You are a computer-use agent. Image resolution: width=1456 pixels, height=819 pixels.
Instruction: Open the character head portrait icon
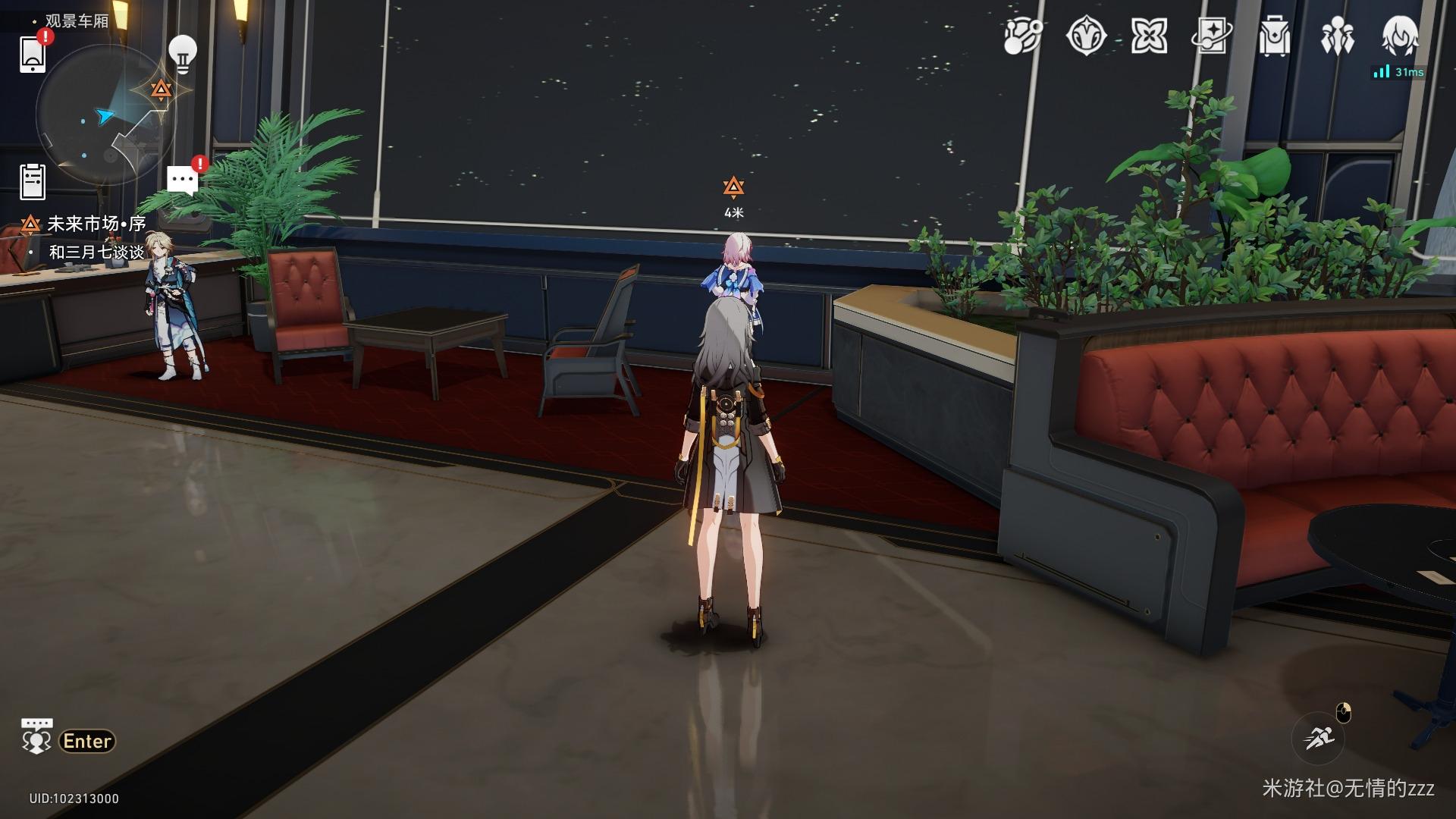coord(1400,36)
